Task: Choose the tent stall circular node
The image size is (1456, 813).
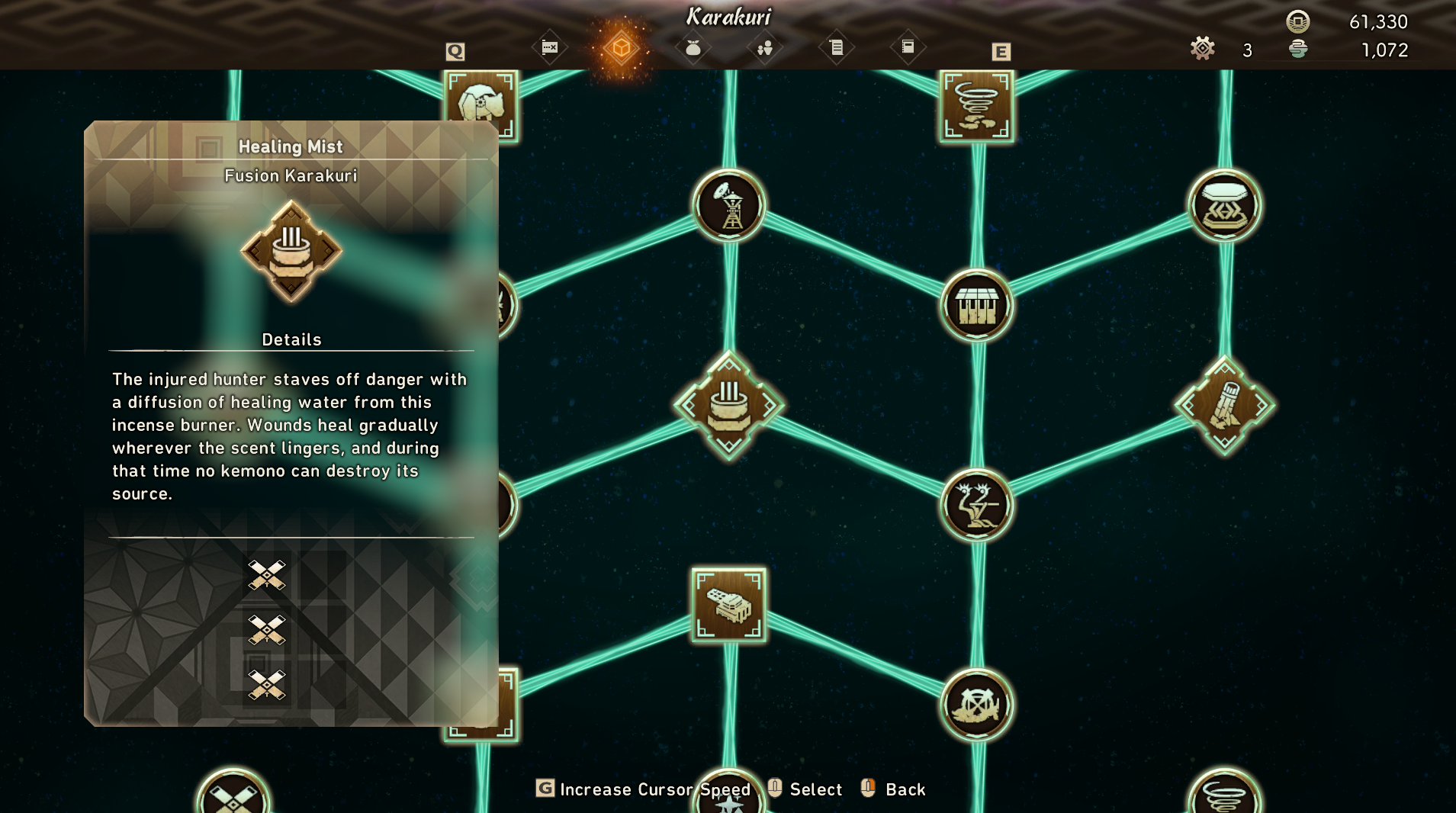Action: [x=976, y=306]
